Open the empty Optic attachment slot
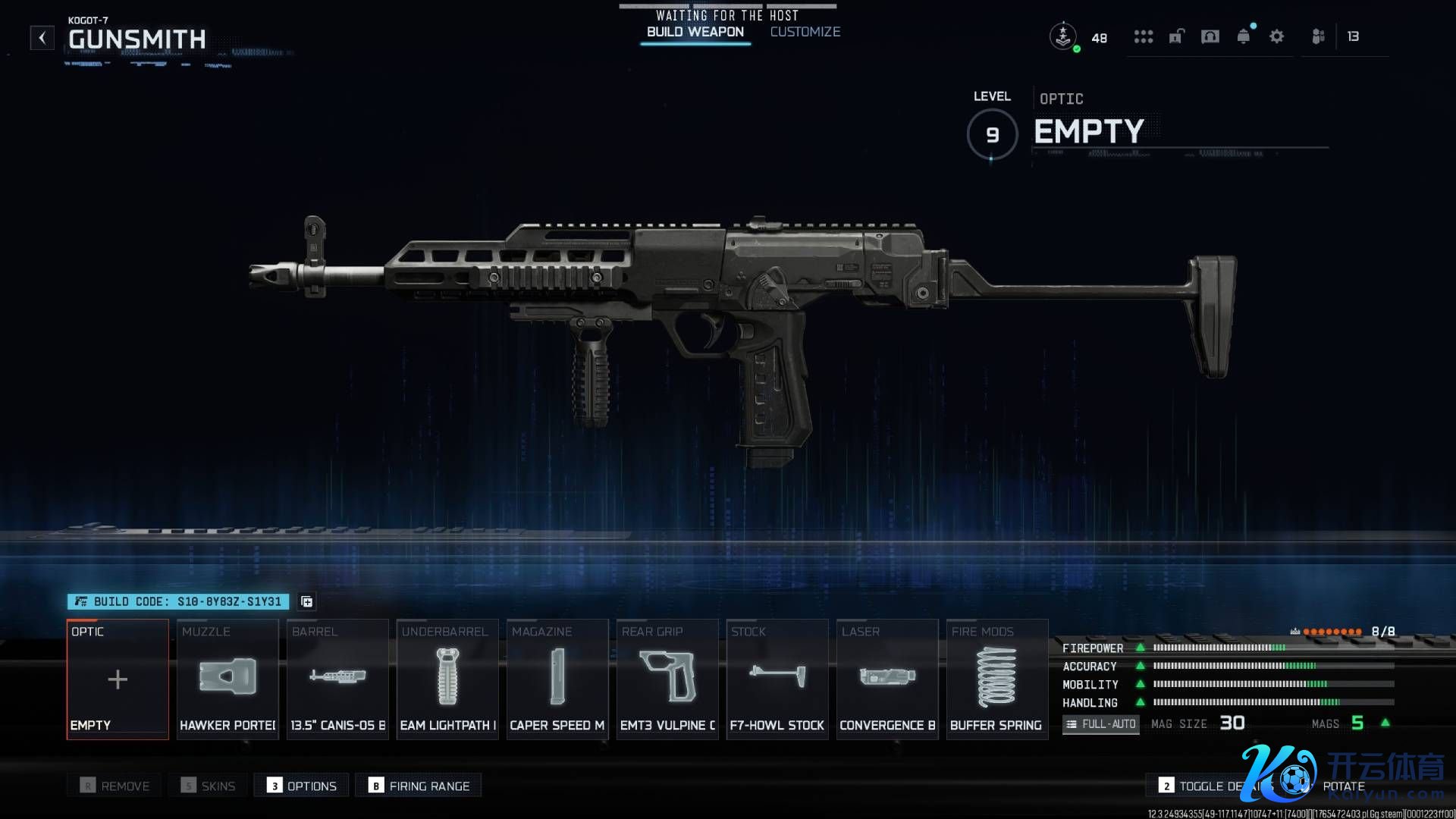The height and width of the screenshot is (819, 1456). 118,679
